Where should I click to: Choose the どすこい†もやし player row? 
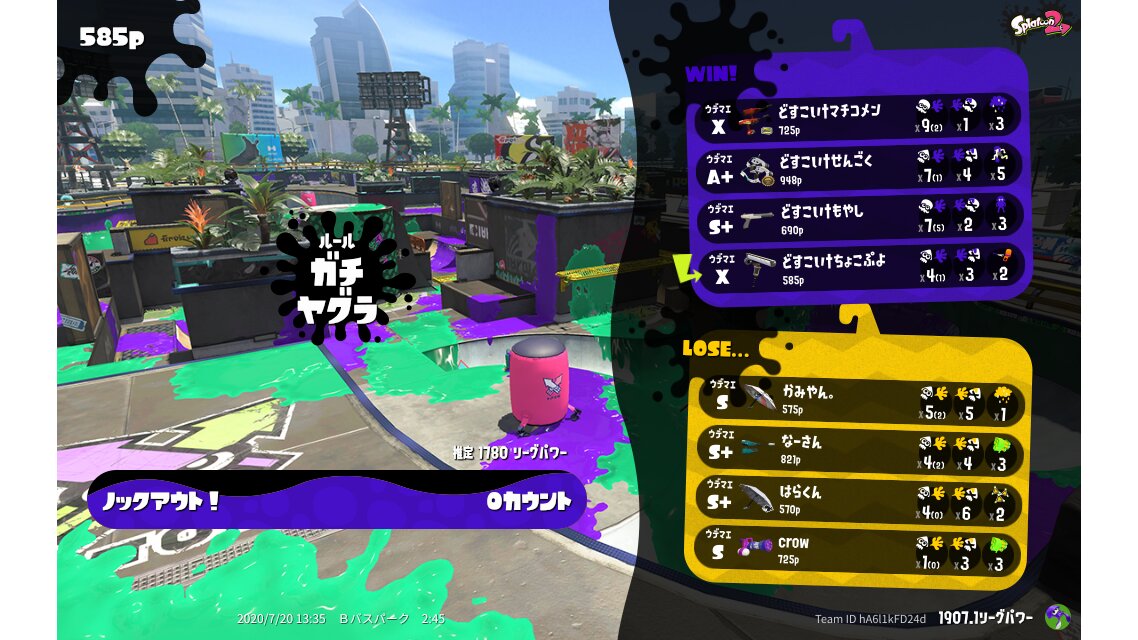860,217
